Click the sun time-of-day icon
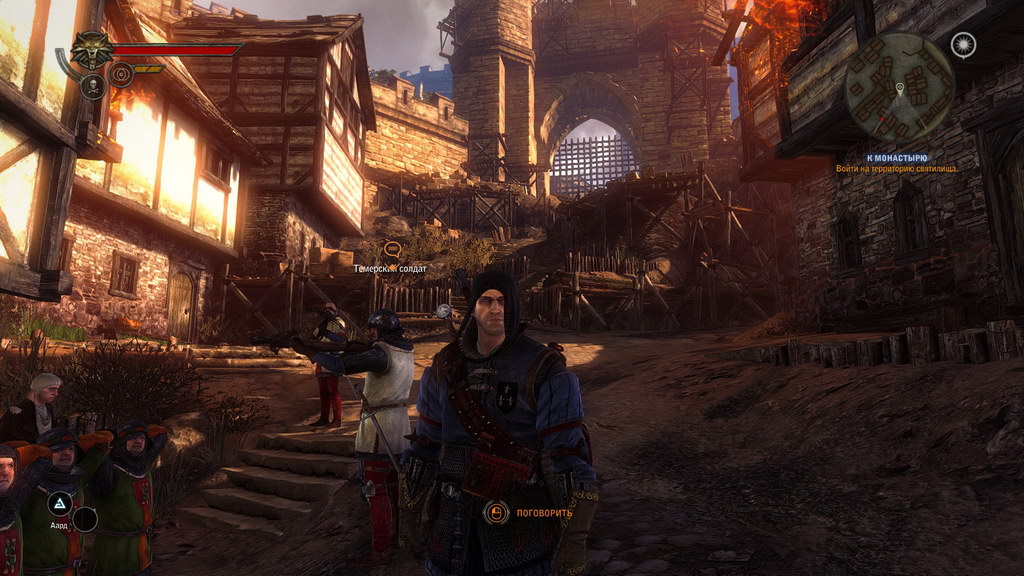The image size is (1024, 576). click(x=963, y=44)
